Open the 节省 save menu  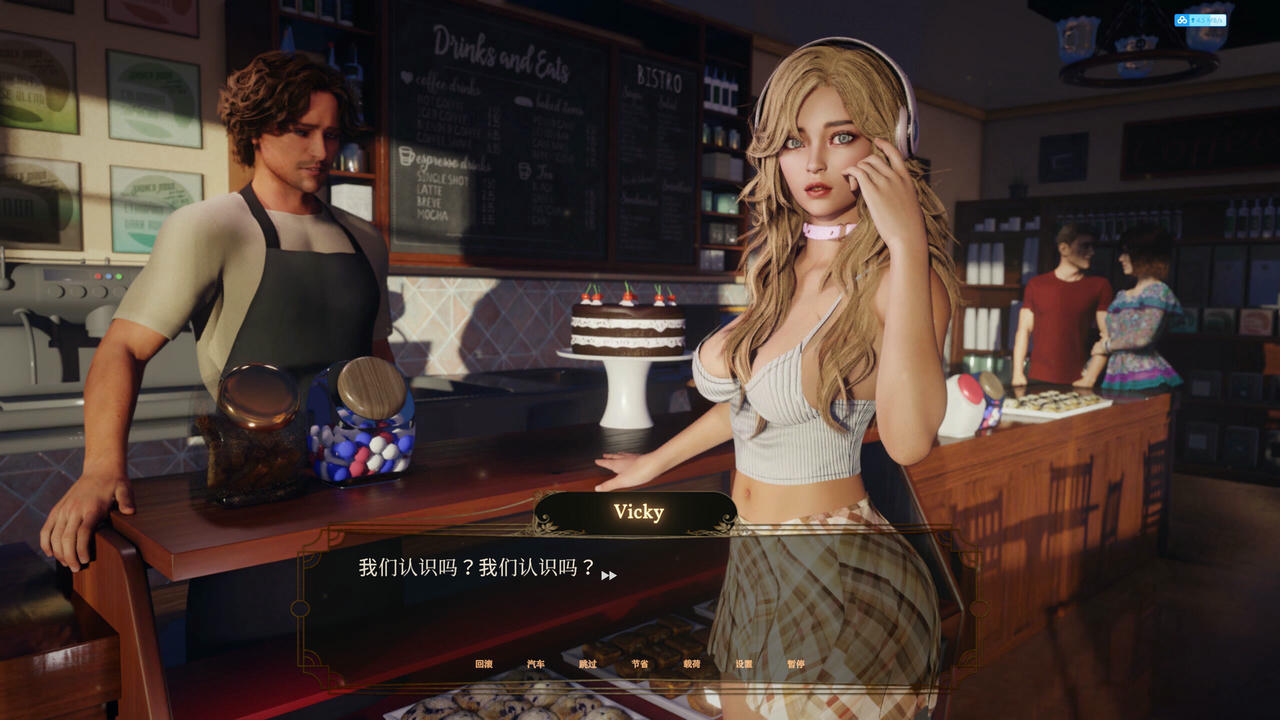[640, 664]
